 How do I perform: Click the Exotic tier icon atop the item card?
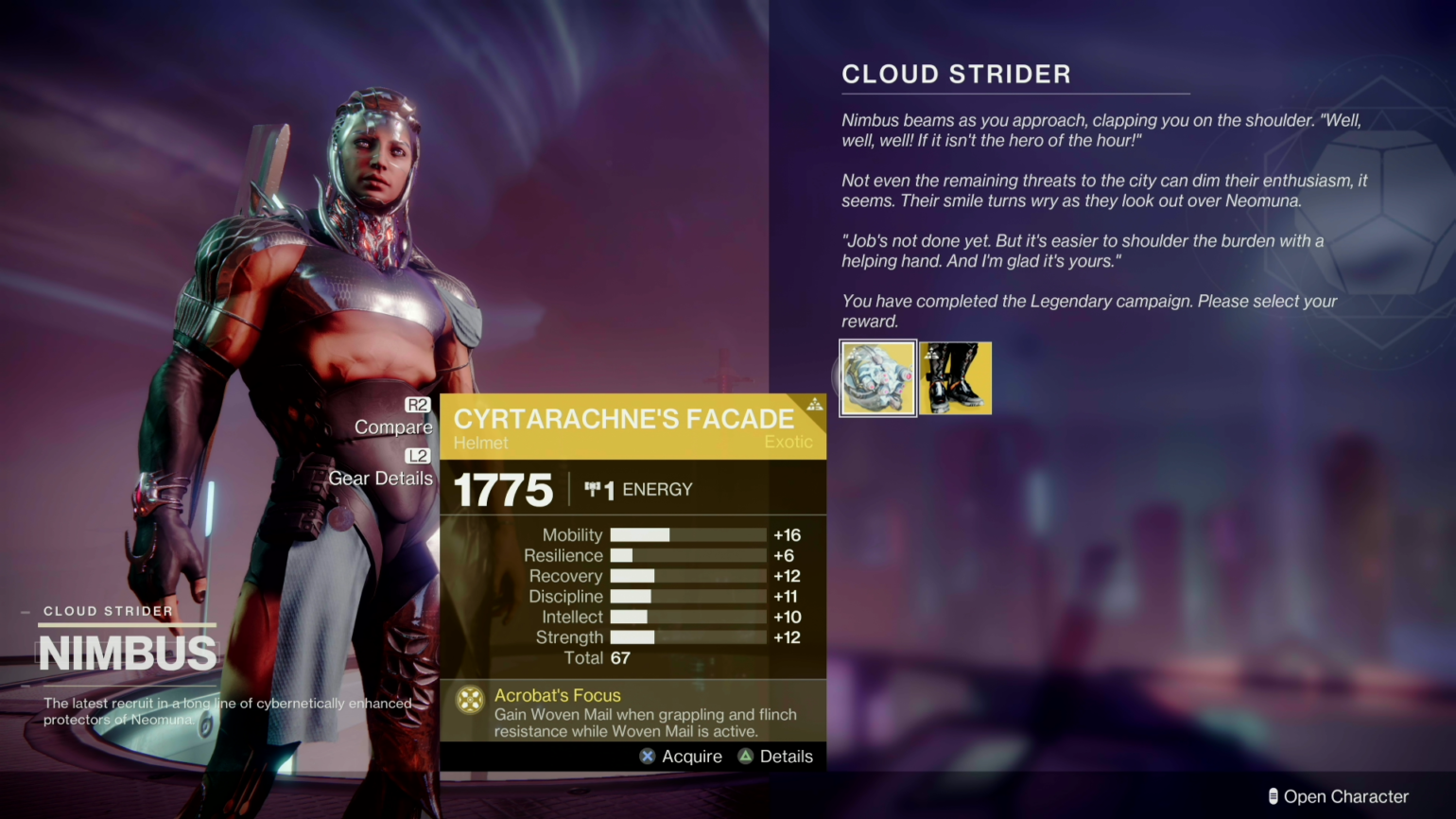814,402
